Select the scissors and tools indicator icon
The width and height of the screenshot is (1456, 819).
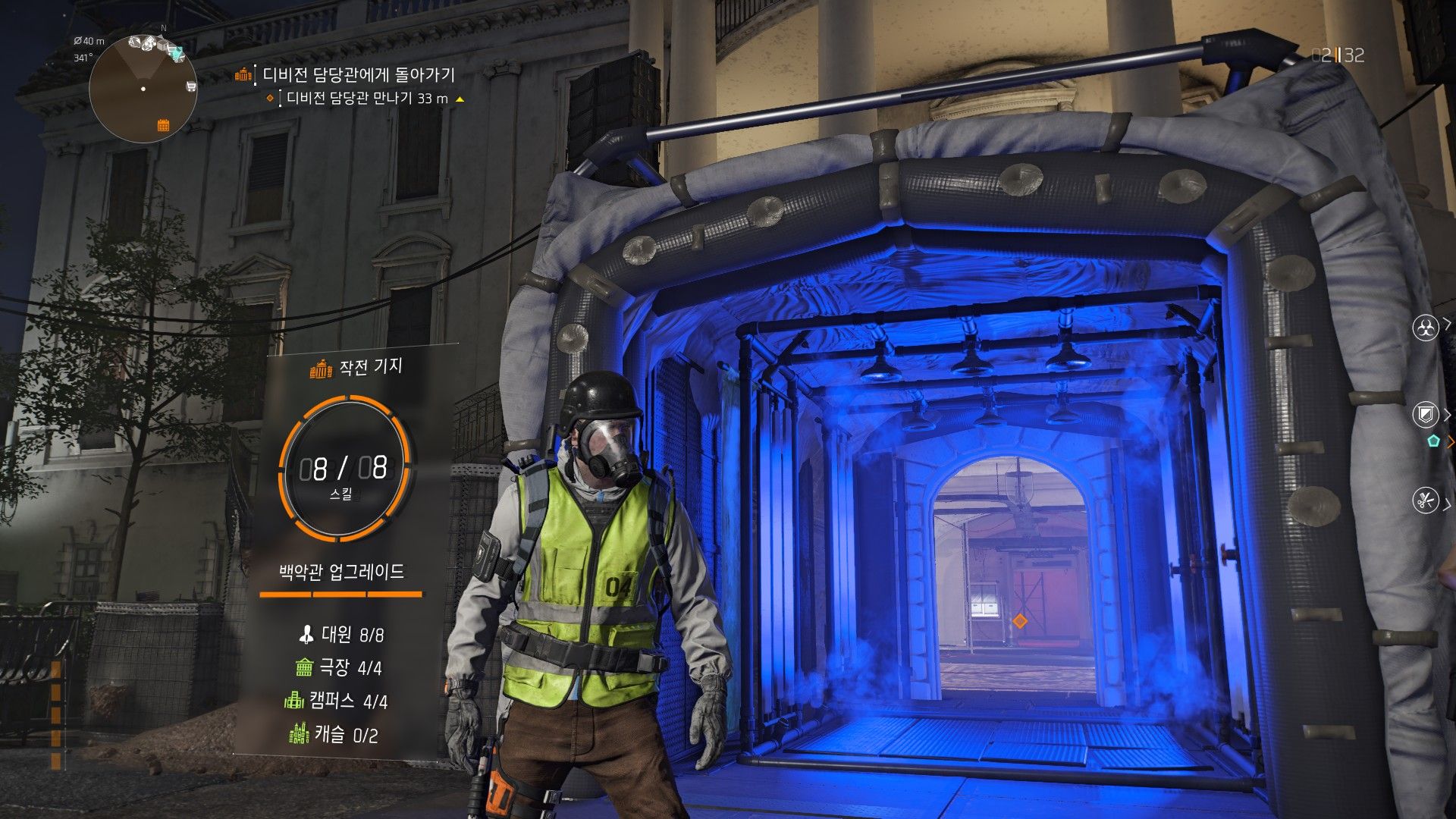click(x=1426, y=500)
